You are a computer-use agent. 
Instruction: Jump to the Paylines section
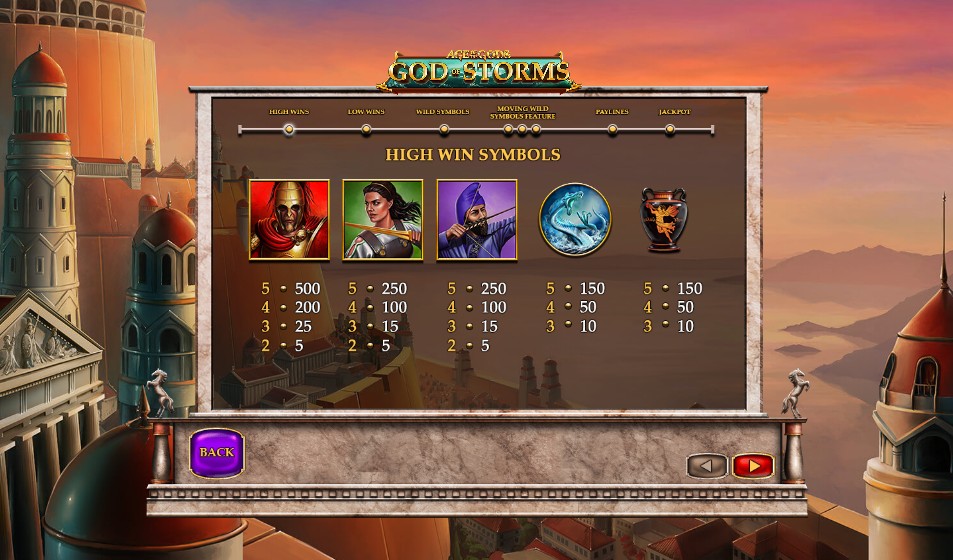pyautogui.click(x=612, y=129)
